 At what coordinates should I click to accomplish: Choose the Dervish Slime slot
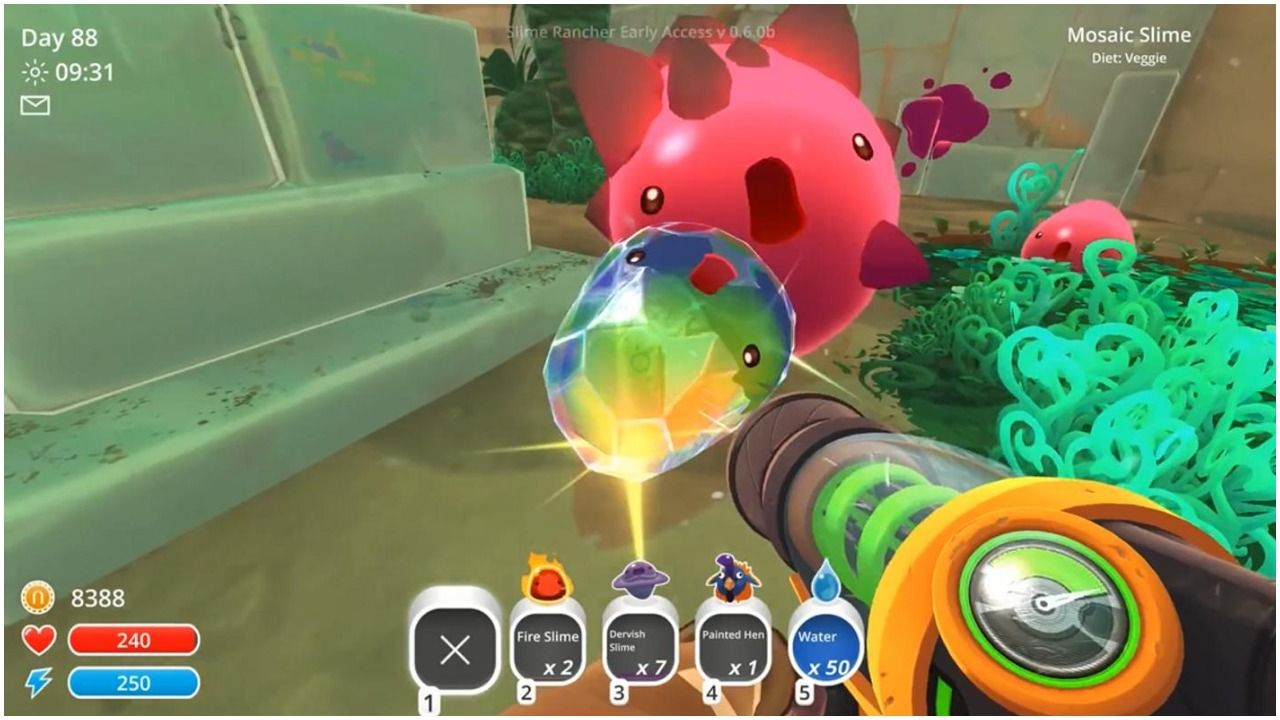pyautogui.click(x=639, y=647)
